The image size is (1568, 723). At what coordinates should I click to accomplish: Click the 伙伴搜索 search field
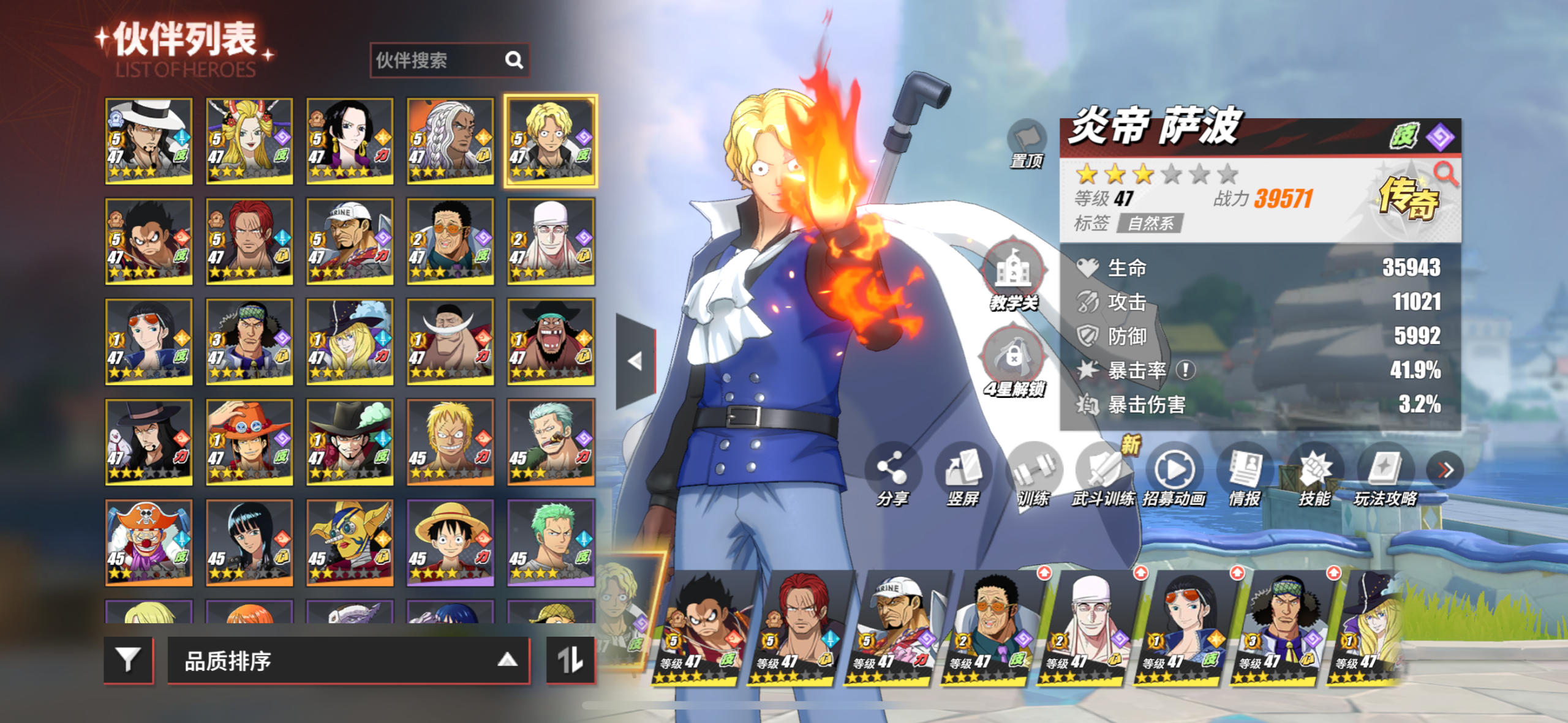[438, 60]
